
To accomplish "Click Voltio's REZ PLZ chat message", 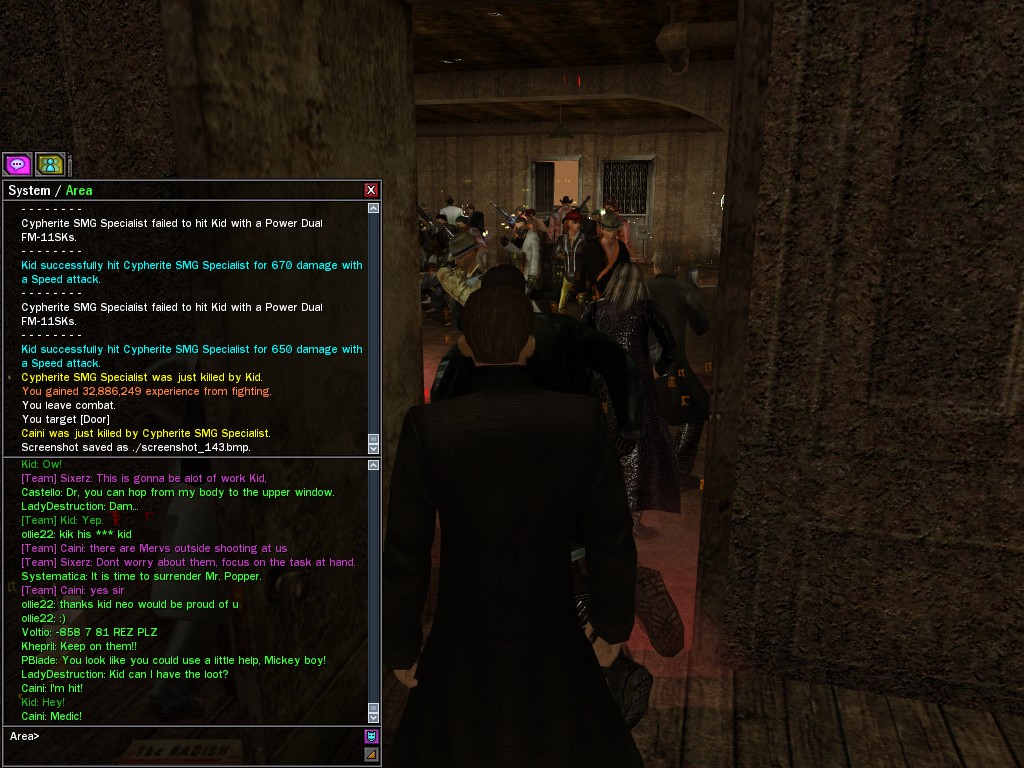I will coord(89,632).
